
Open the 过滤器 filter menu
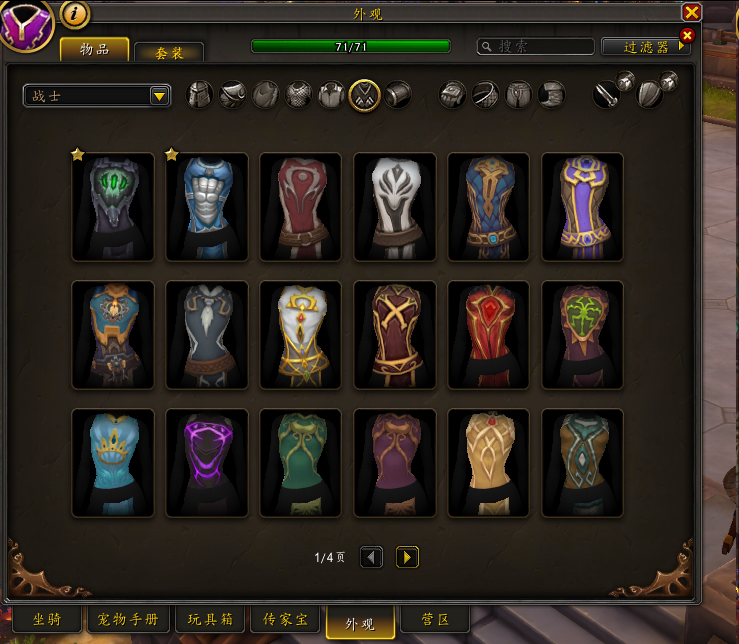[x=645, y=47]
